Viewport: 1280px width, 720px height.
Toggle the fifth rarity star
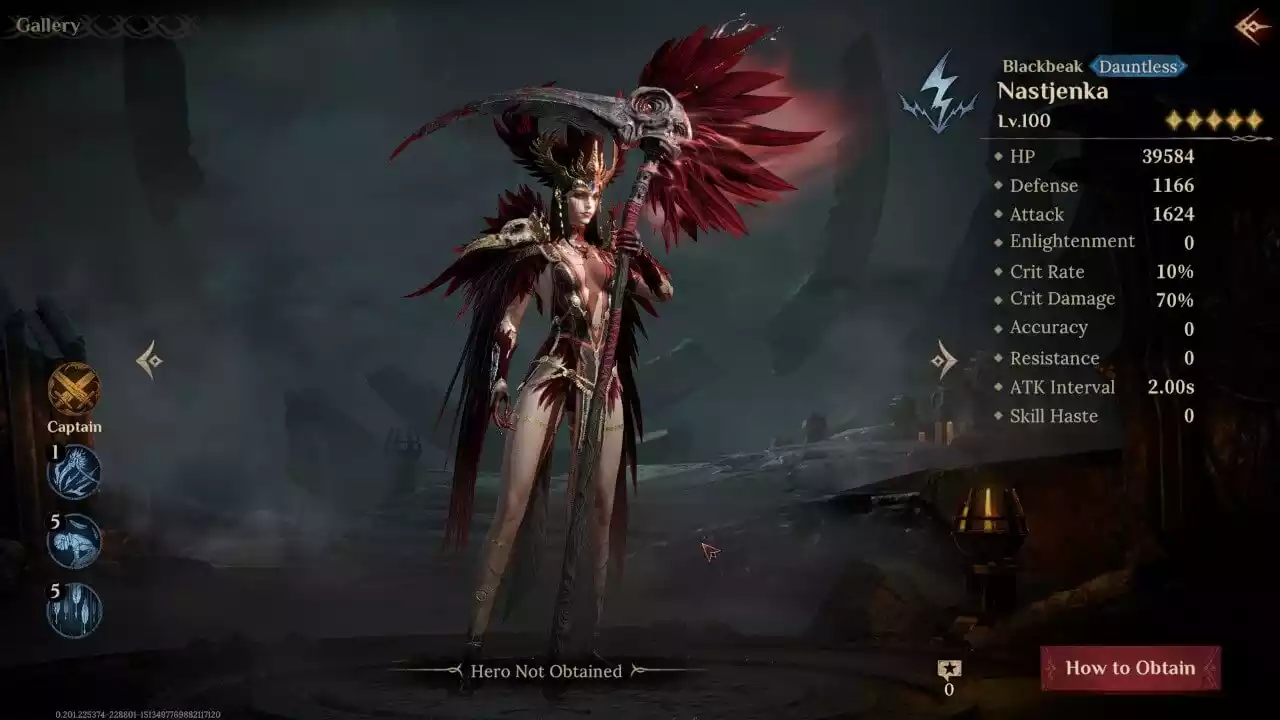(1254, 120)
